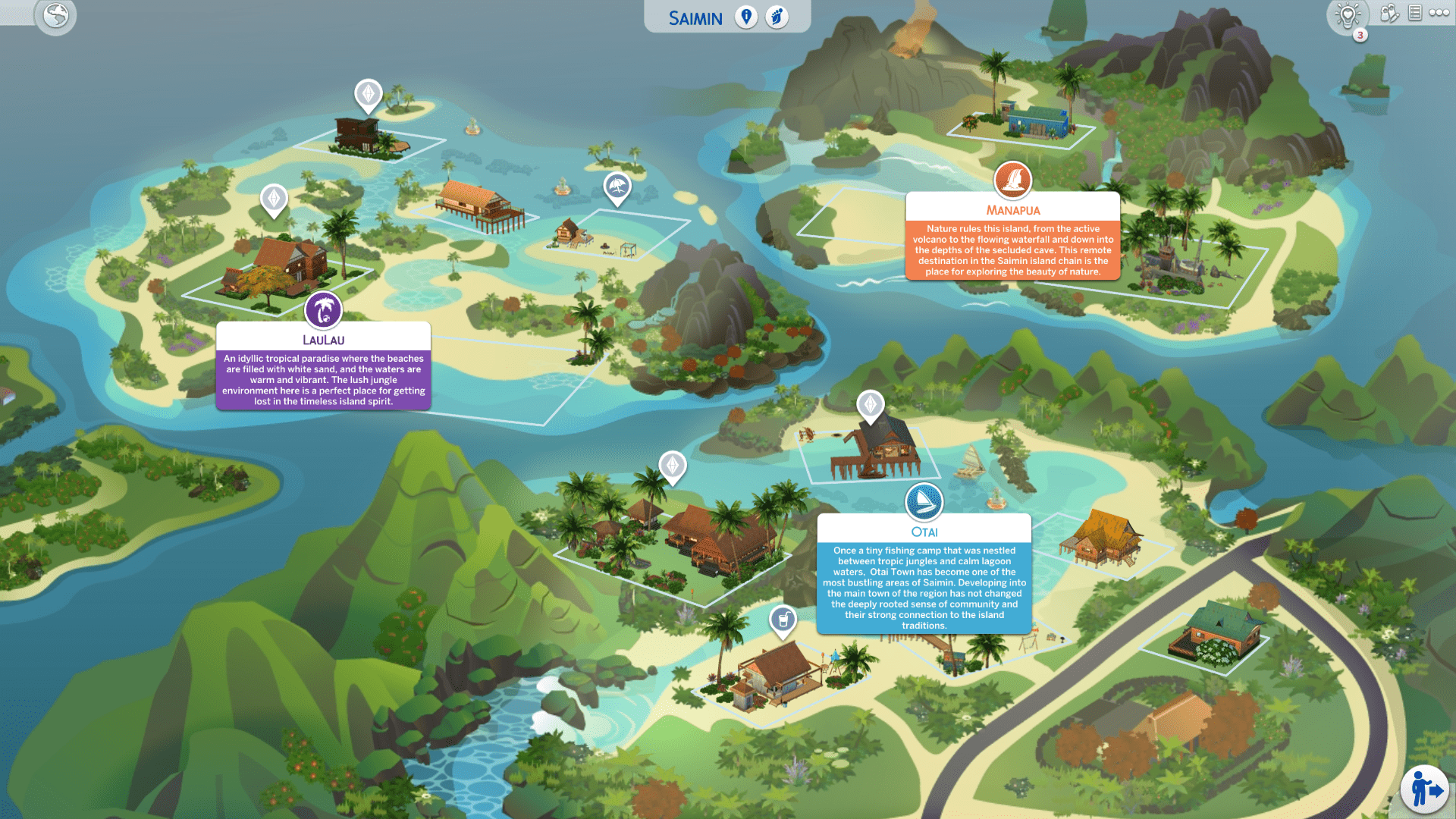Viewport: 1456px width, 819px height.
Task: Select the Laulau neighborhood palm tree icon
Action: 324,310
